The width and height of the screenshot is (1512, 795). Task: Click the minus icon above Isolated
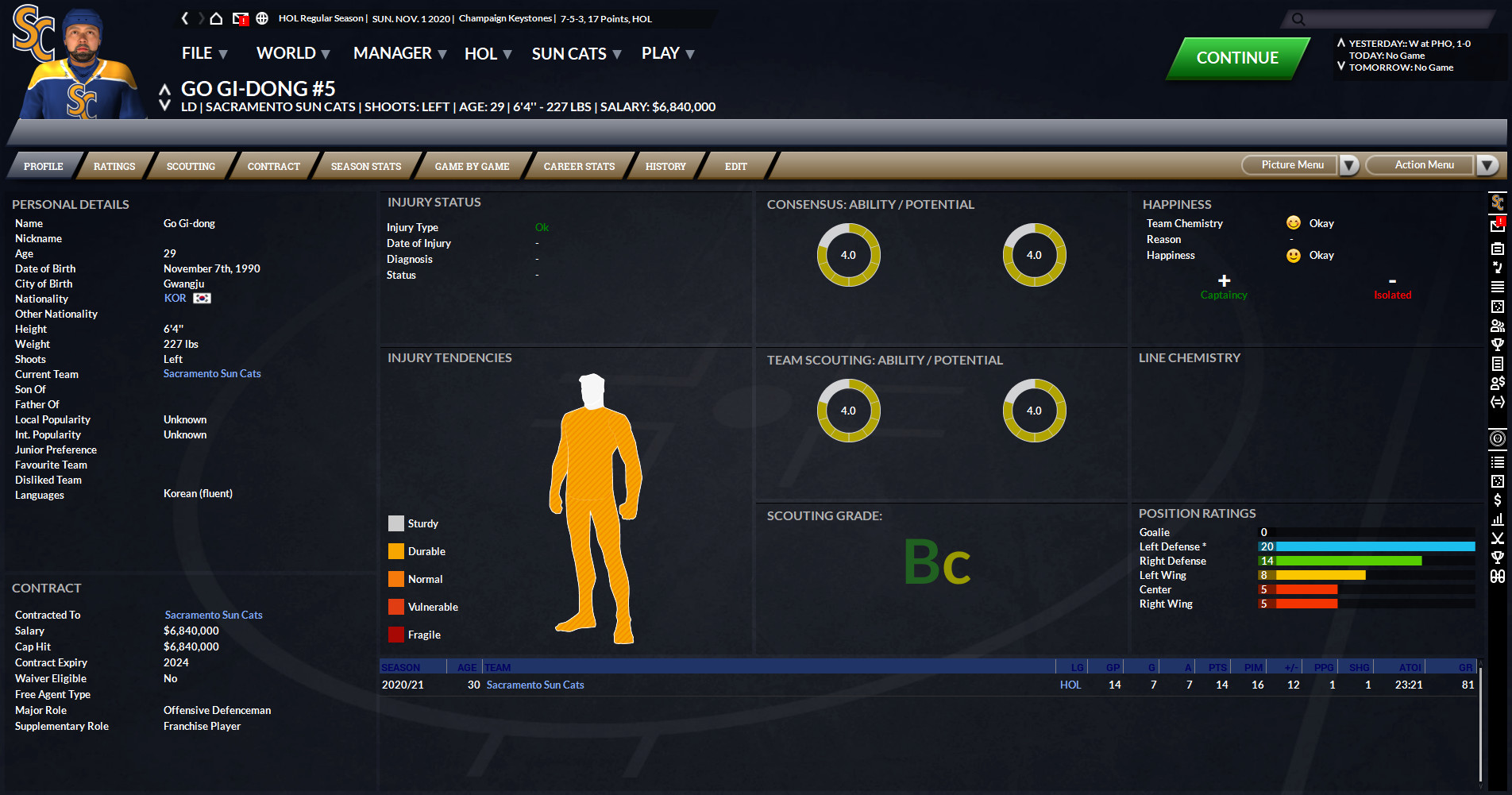click(1392, 280)
